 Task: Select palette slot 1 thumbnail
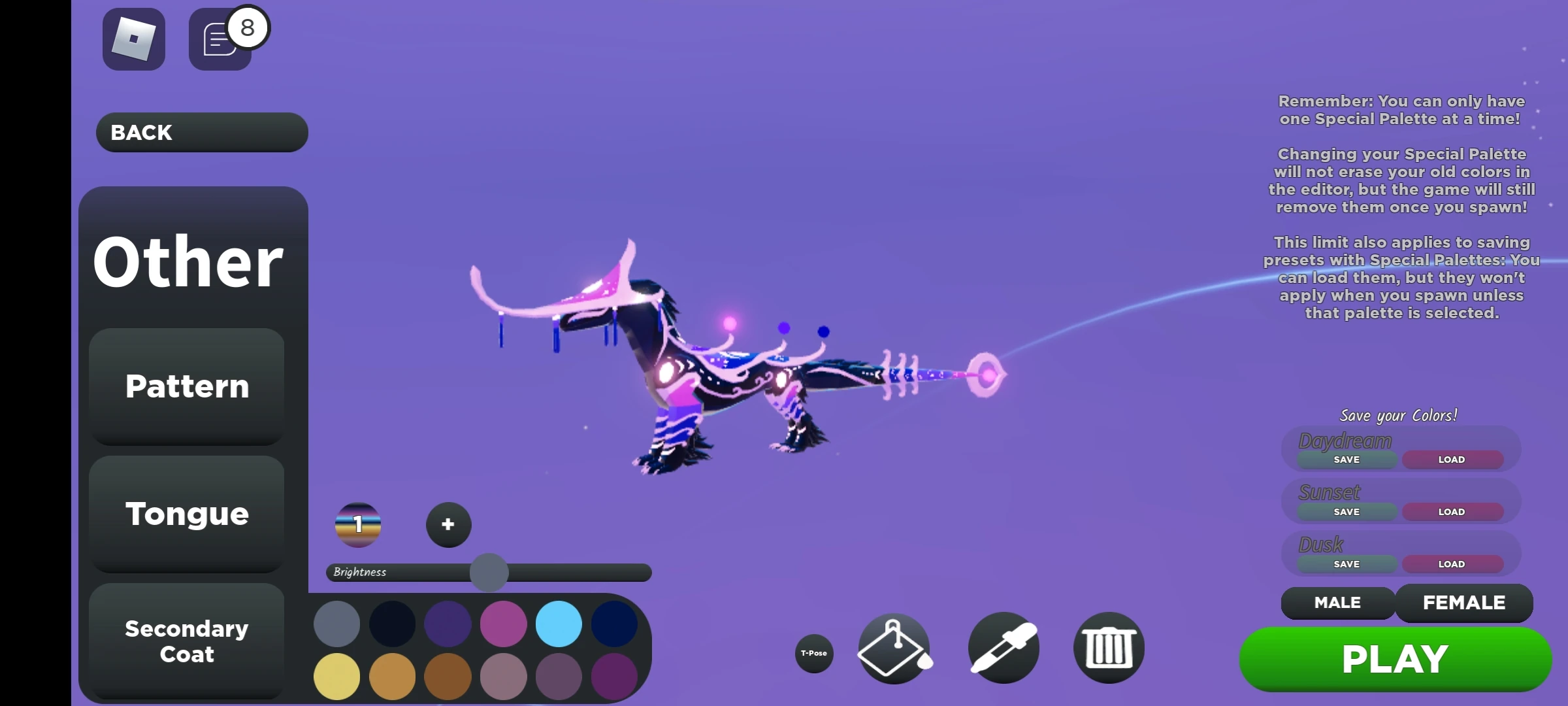[358, 524]
